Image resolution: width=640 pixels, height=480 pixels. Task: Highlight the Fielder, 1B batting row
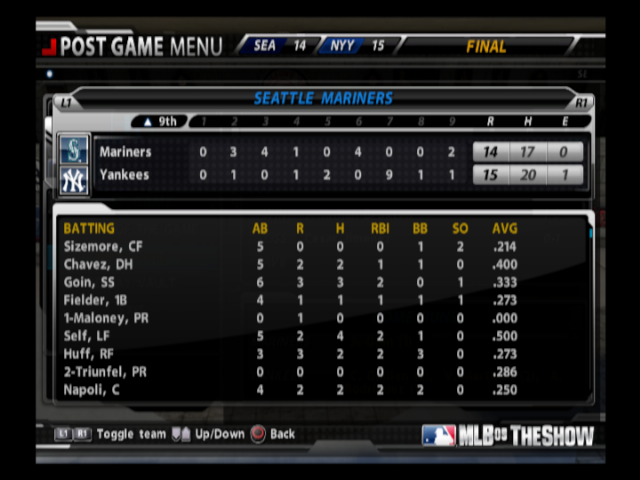pos(320,300)
